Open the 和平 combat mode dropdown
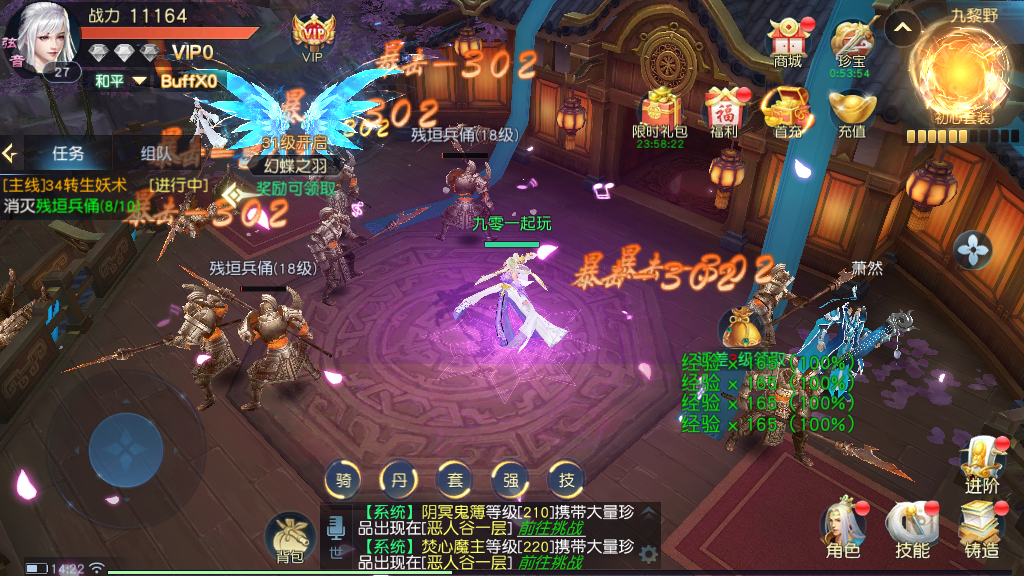Image resolution: width=1024 pixels, height=576 pixels. (x=120, y=80)
